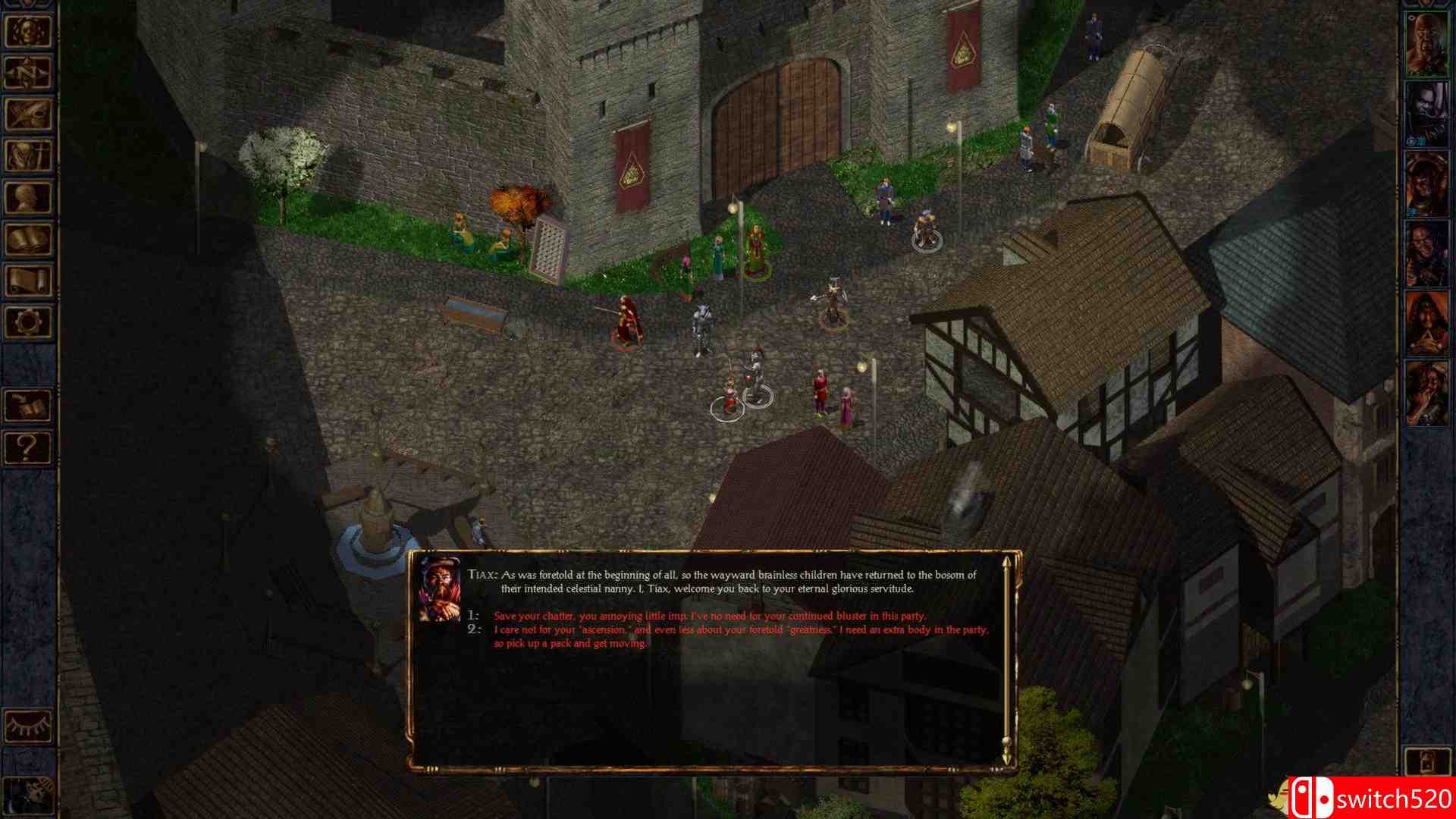Select the fifth party portrait, hooded figure
1456x819 pixels.
(1426, 323)
